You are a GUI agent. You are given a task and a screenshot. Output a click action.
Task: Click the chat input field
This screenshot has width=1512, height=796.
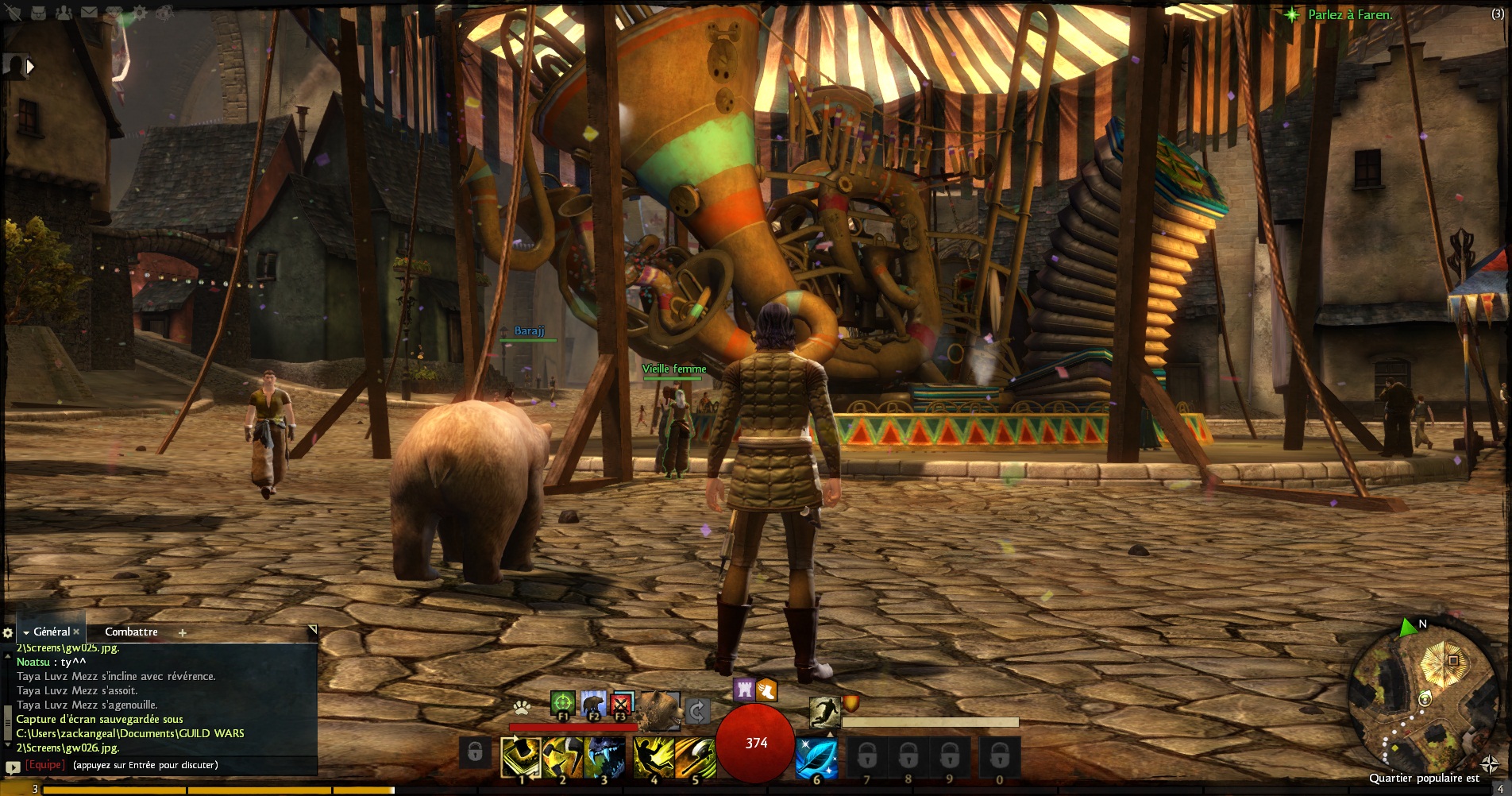point(159,765)
